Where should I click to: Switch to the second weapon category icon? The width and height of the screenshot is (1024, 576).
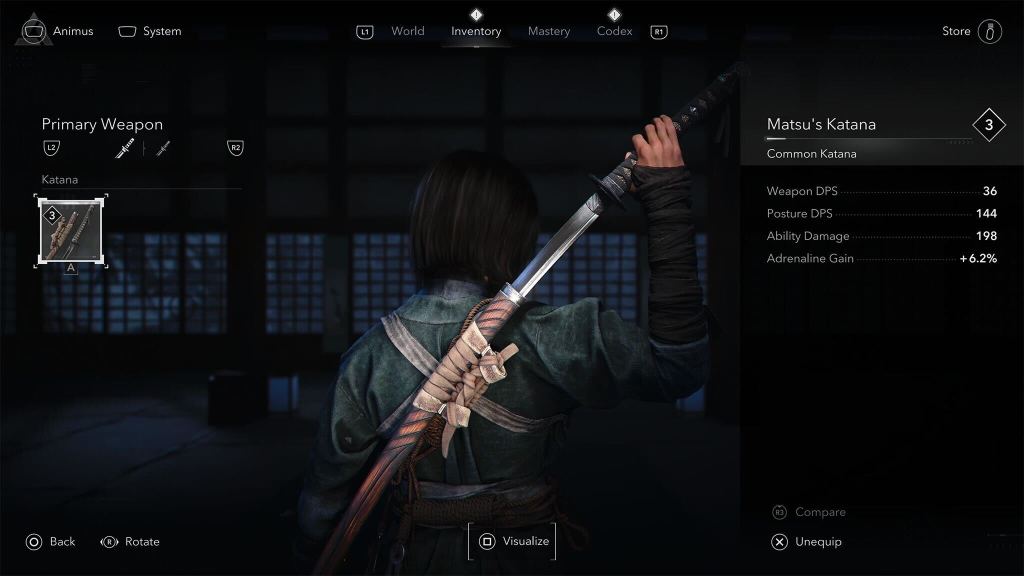pyautogui.click(x=162, y=149)
